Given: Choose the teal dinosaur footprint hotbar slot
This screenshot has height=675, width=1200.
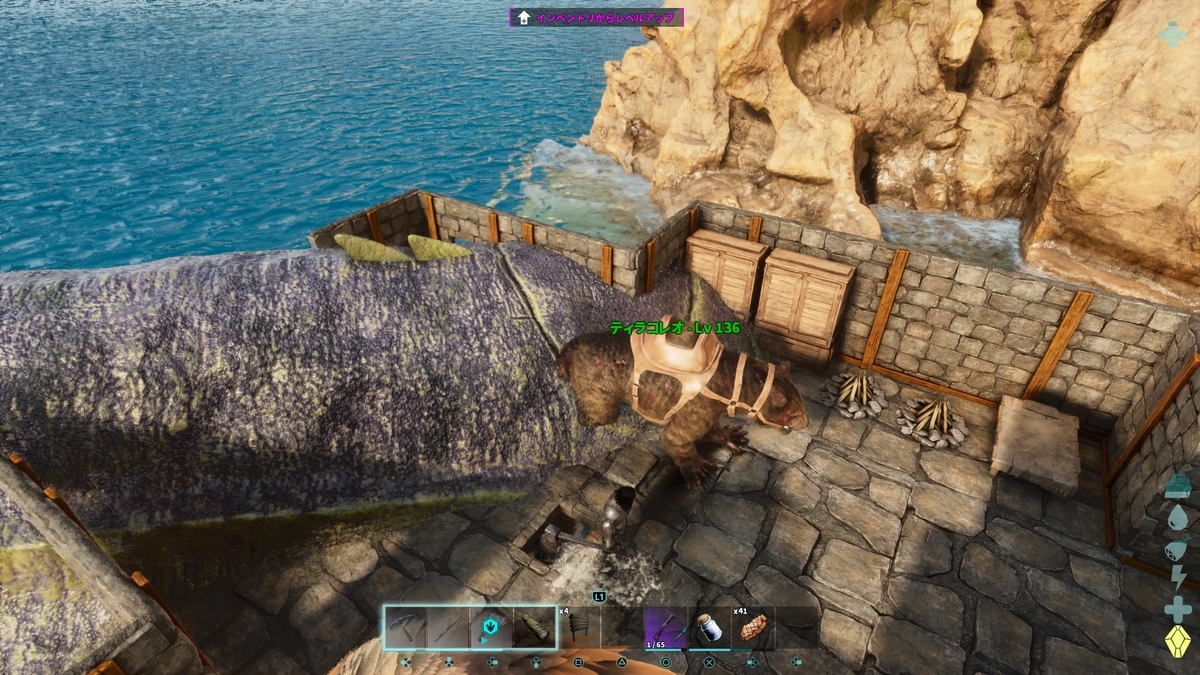Looking at the screenshot, I should click(492, 628).
